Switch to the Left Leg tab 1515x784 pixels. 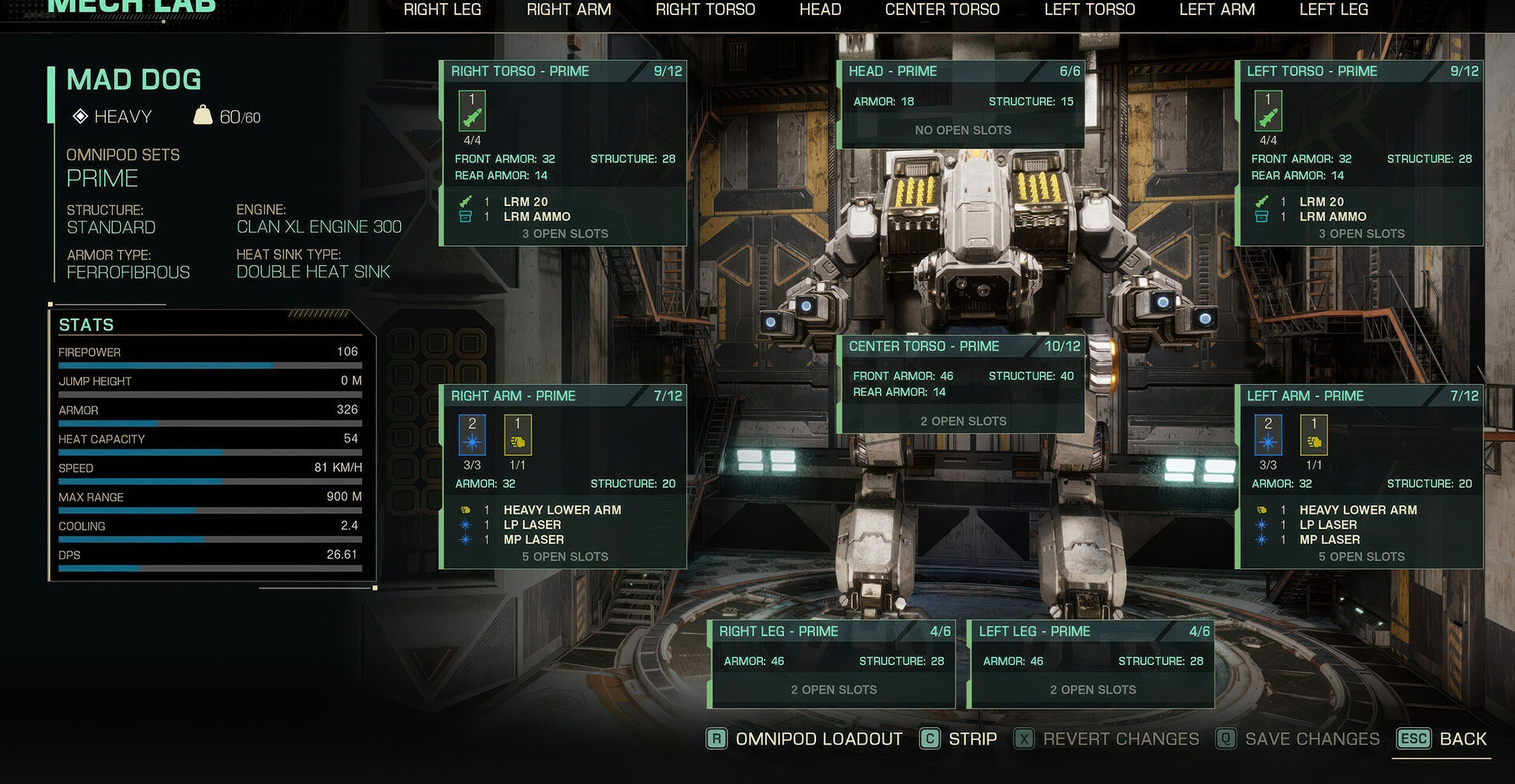[1334, 10]
